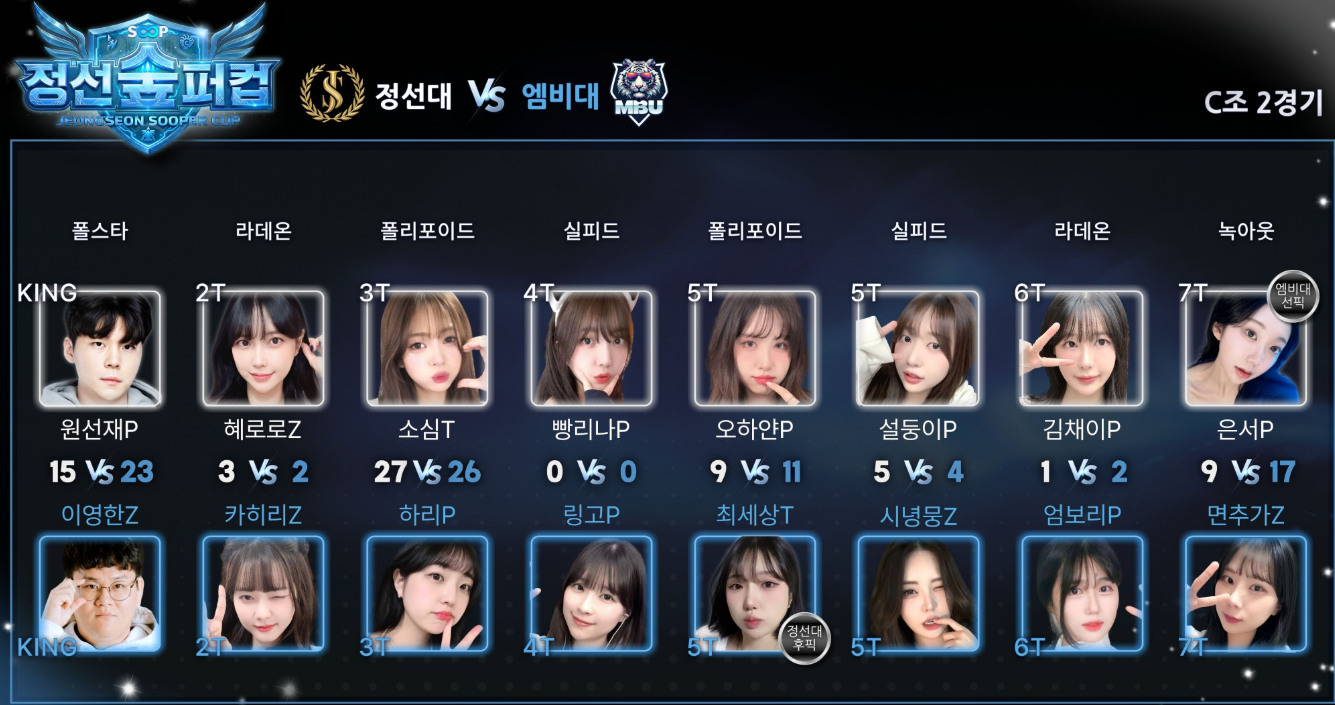Select 엄보리P's portrait
The height and width of the screenshot is (705, 1335).
coord(1082,594)
